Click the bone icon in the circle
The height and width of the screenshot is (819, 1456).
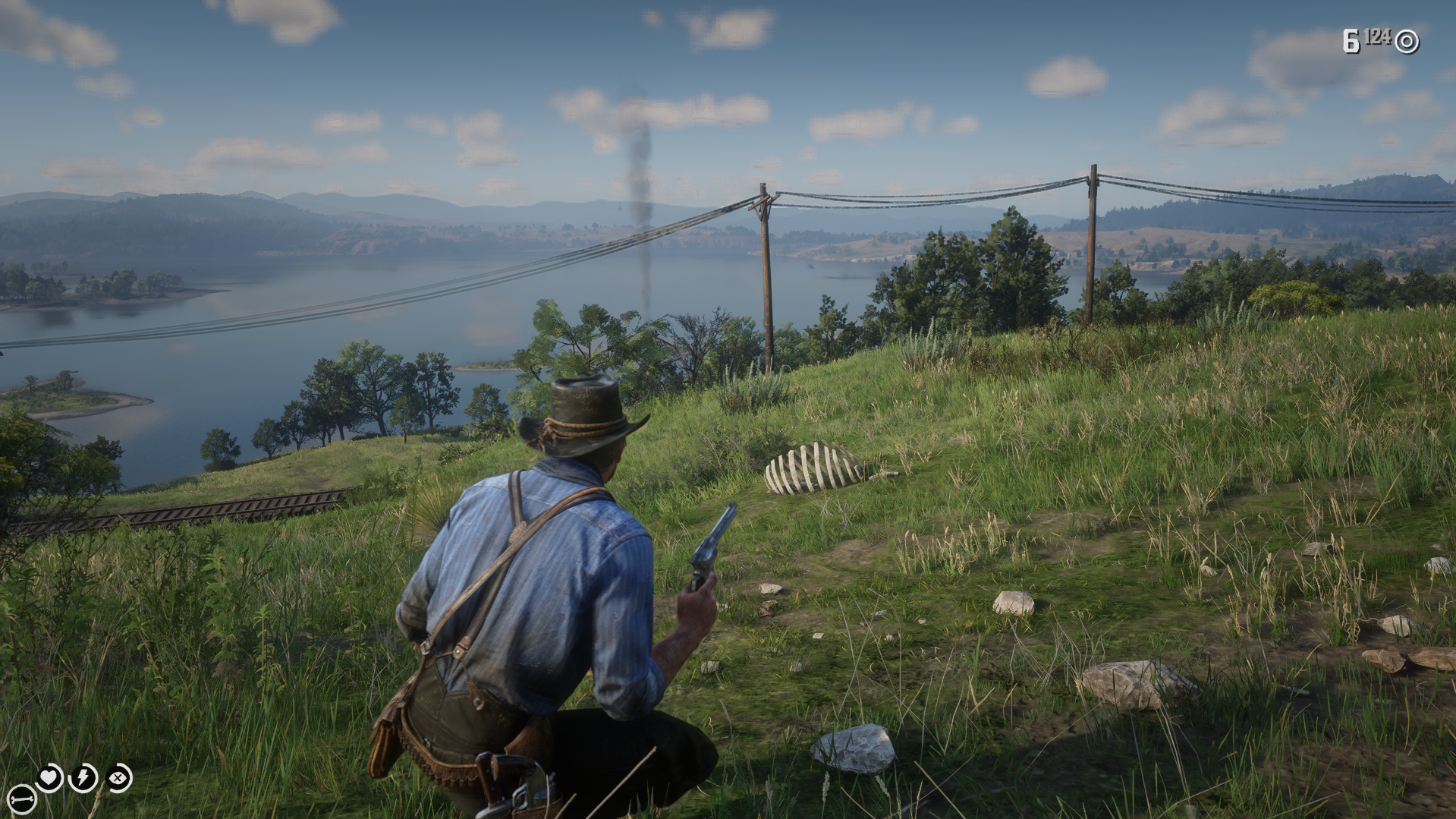[22, 799]
